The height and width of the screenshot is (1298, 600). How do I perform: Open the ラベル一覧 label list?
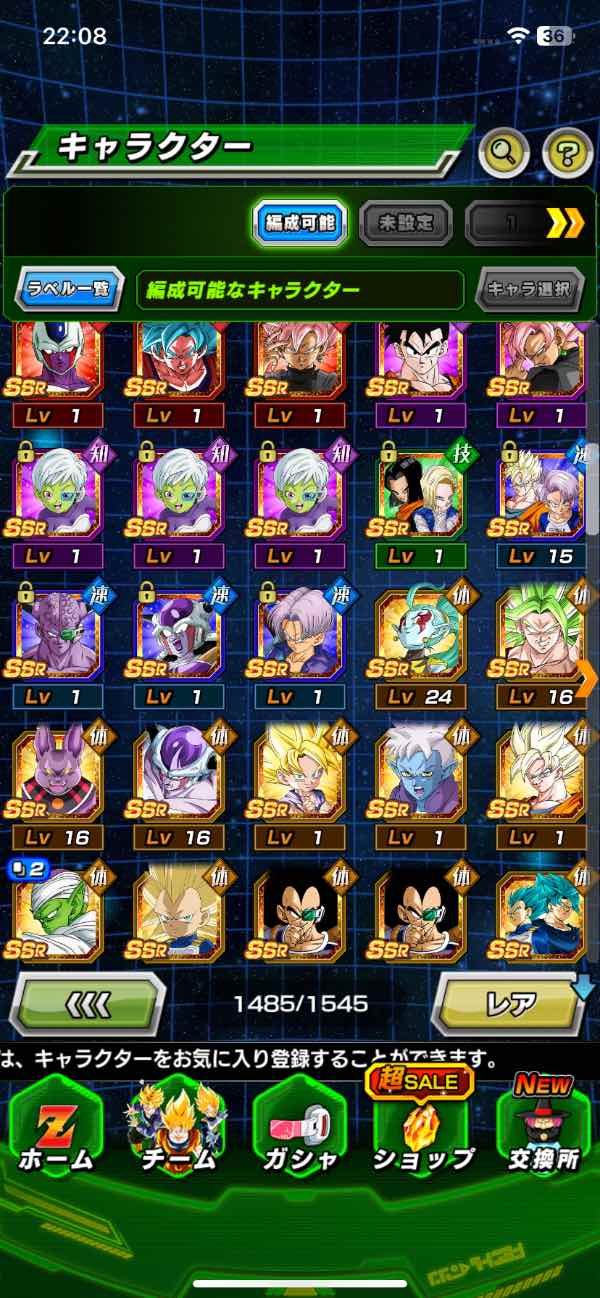(x=70, y=290)
